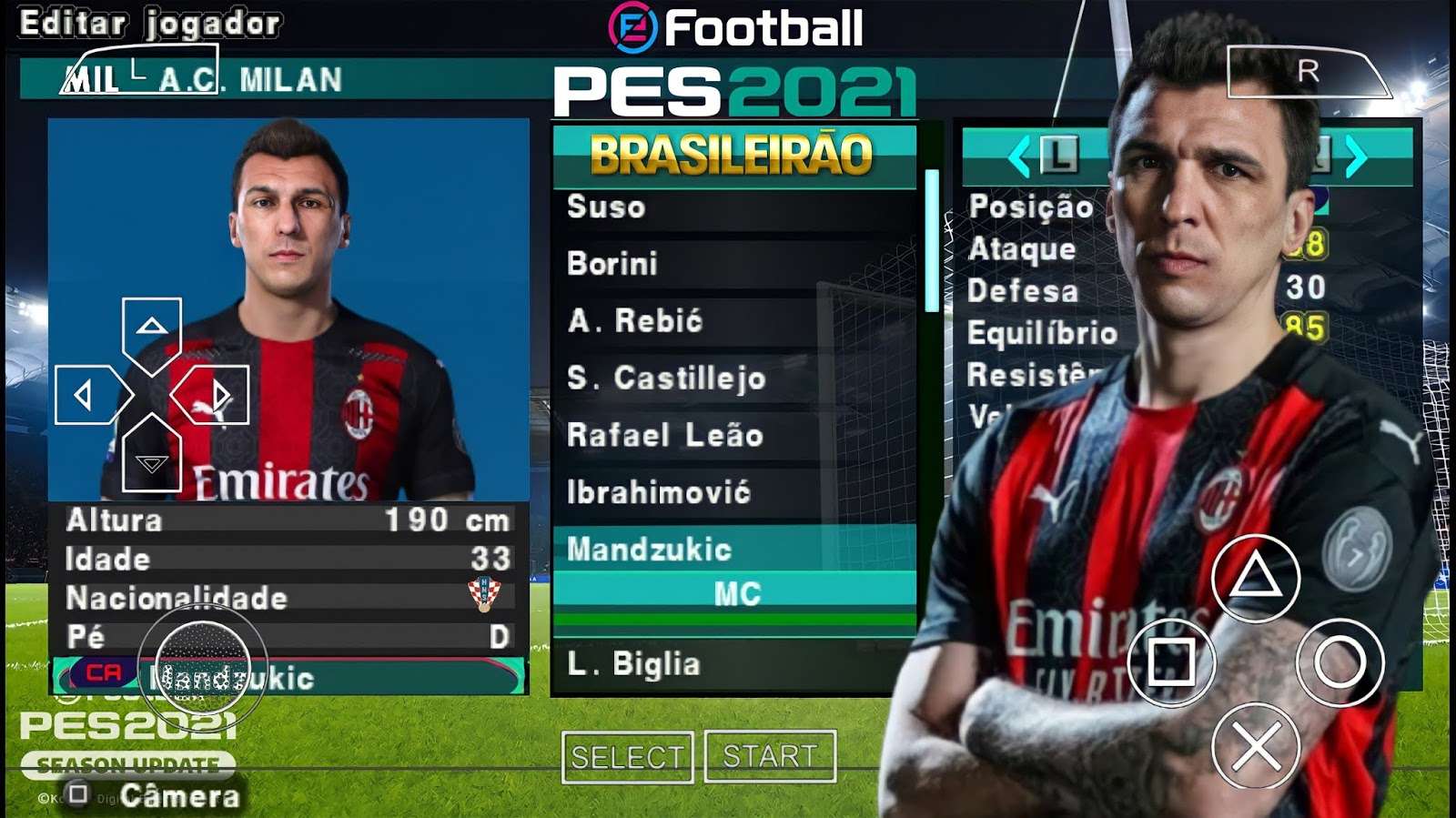Open the A.C. Milan team header
This screenshot has width=1456, height=818.
(251, 80)
